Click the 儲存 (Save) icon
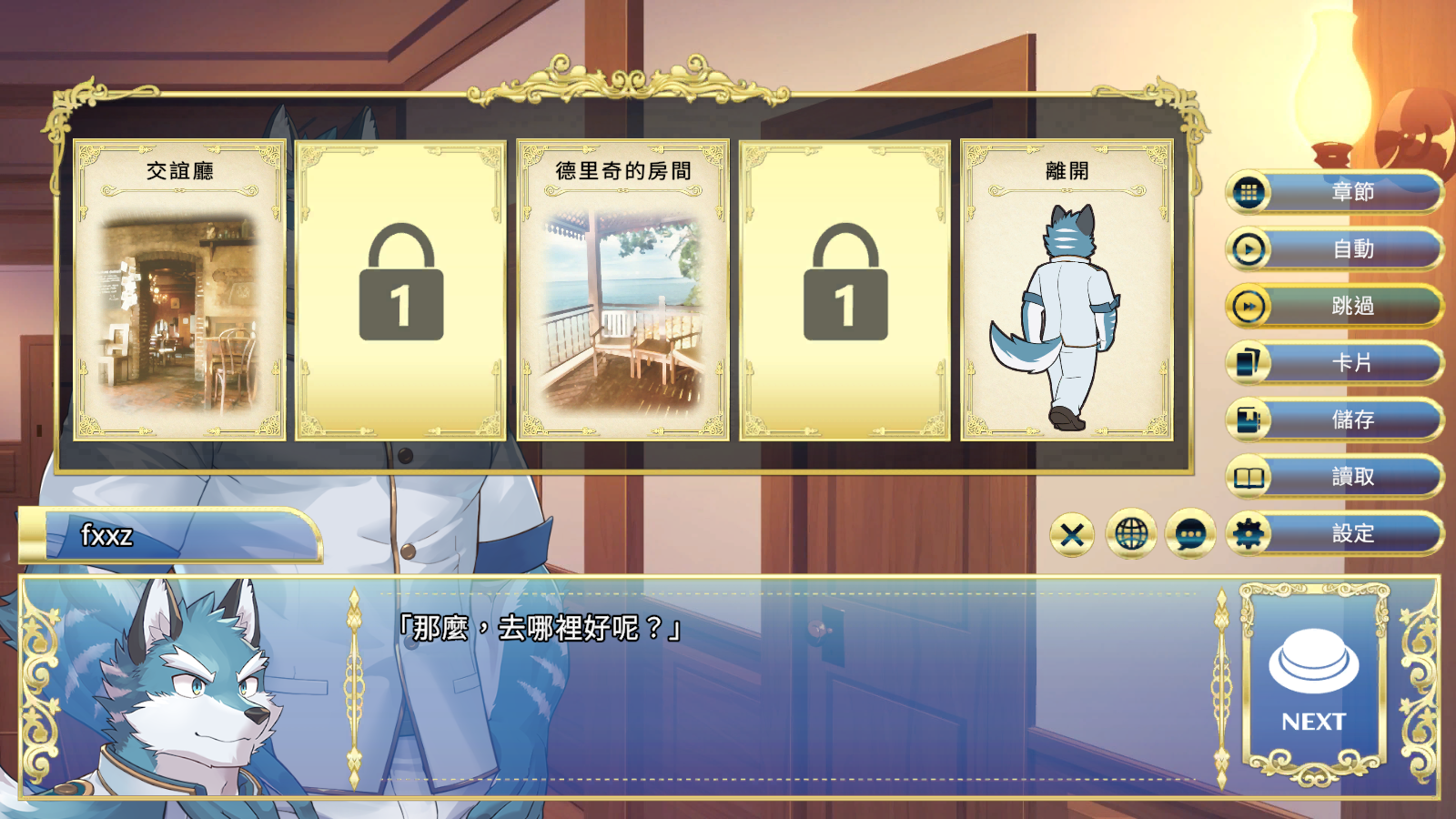Image resolution: width=1456 pixels, height=819 pixels. click(1248, 420)
